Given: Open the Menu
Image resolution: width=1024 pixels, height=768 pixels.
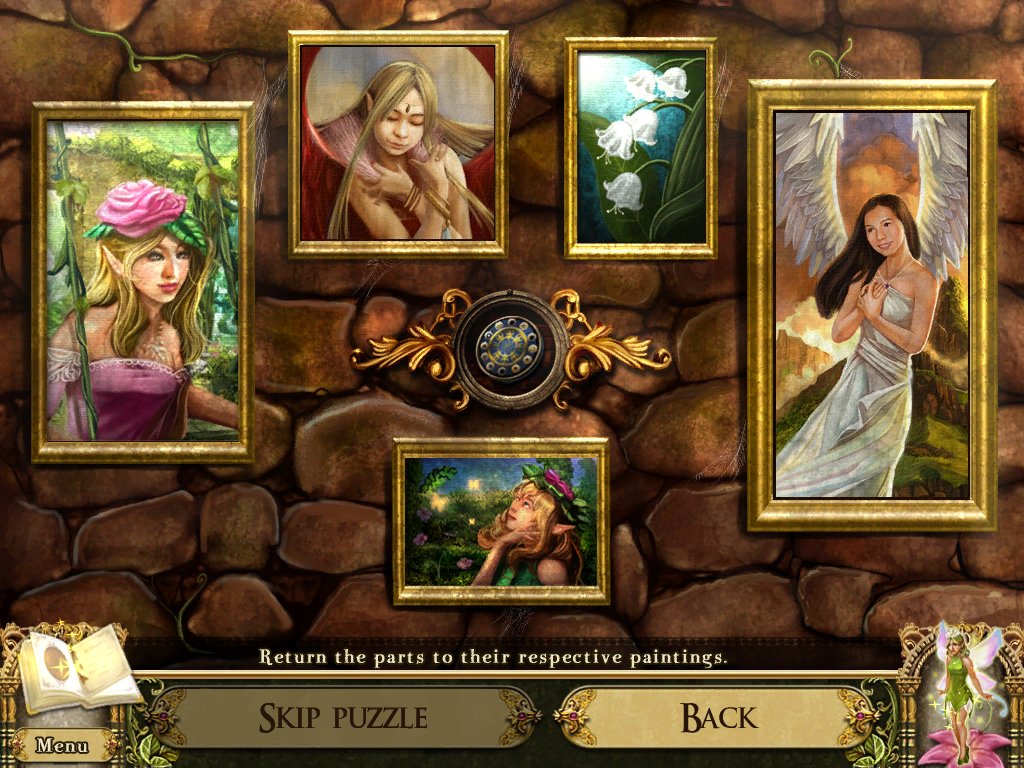Looking at the screenshot, I should point(62,745).
